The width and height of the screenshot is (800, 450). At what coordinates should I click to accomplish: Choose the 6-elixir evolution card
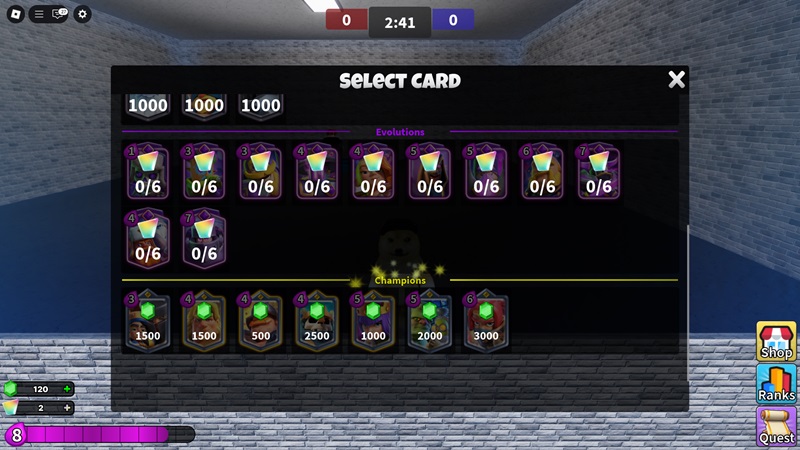(542, 173)
